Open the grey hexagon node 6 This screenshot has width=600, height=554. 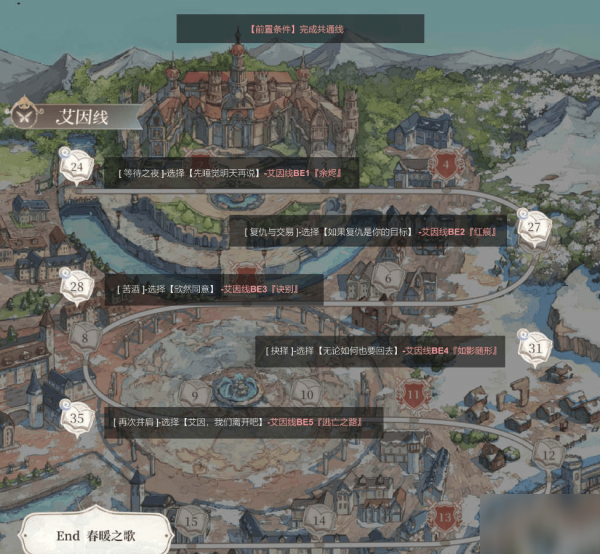click(387, 272)
